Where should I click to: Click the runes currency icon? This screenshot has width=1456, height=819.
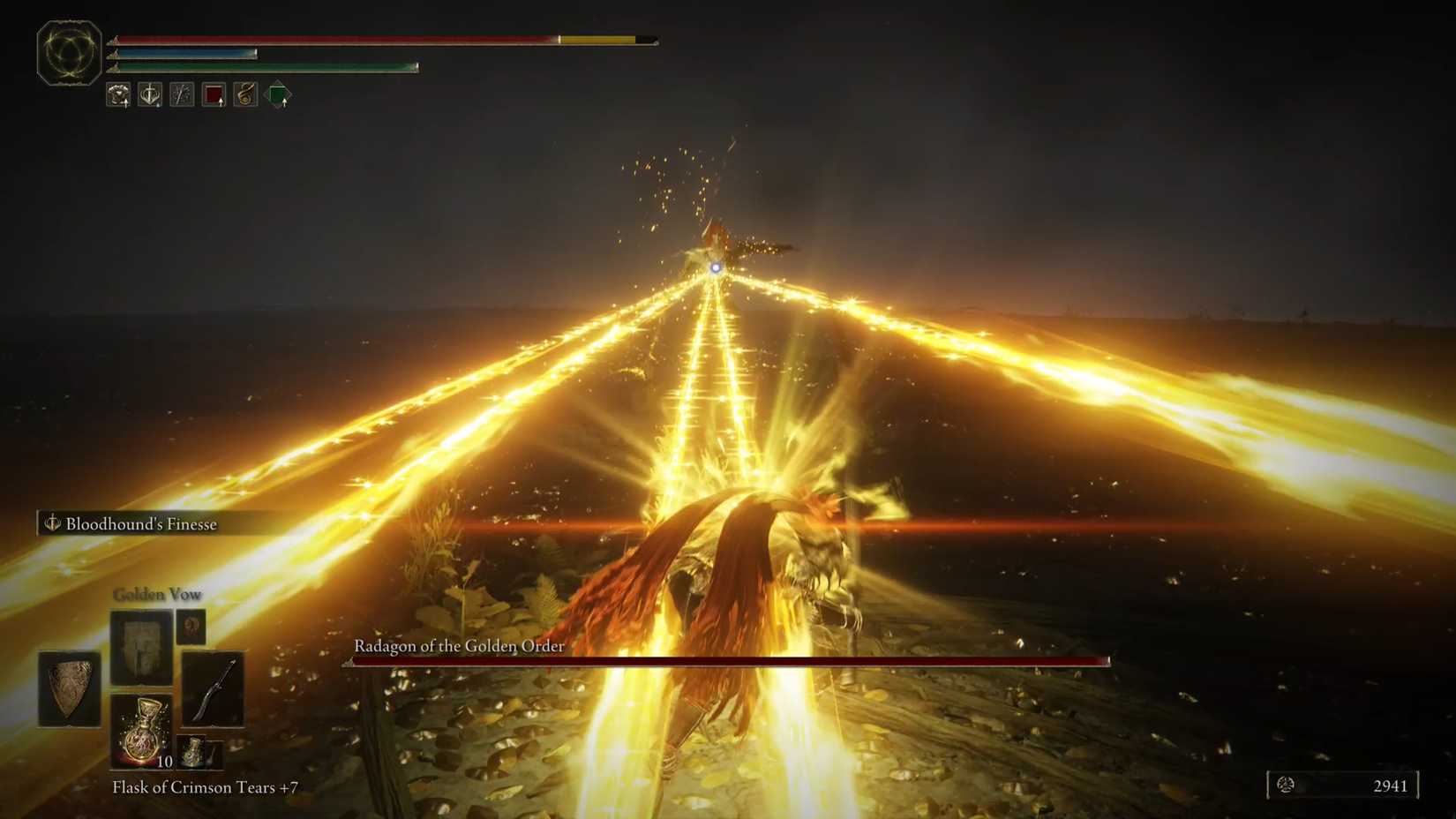(1288, 785)
